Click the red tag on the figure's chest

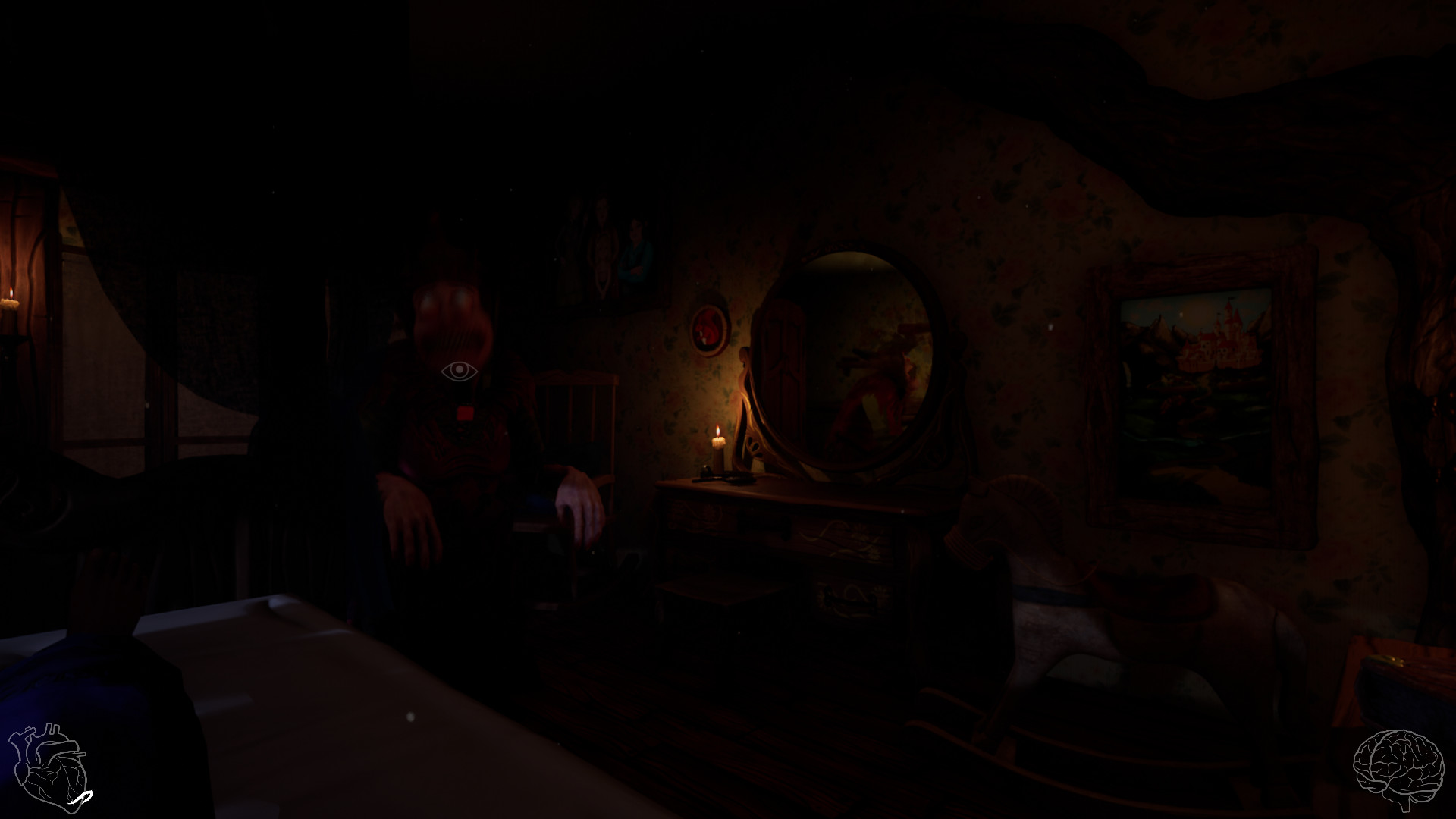pos(465,412)
